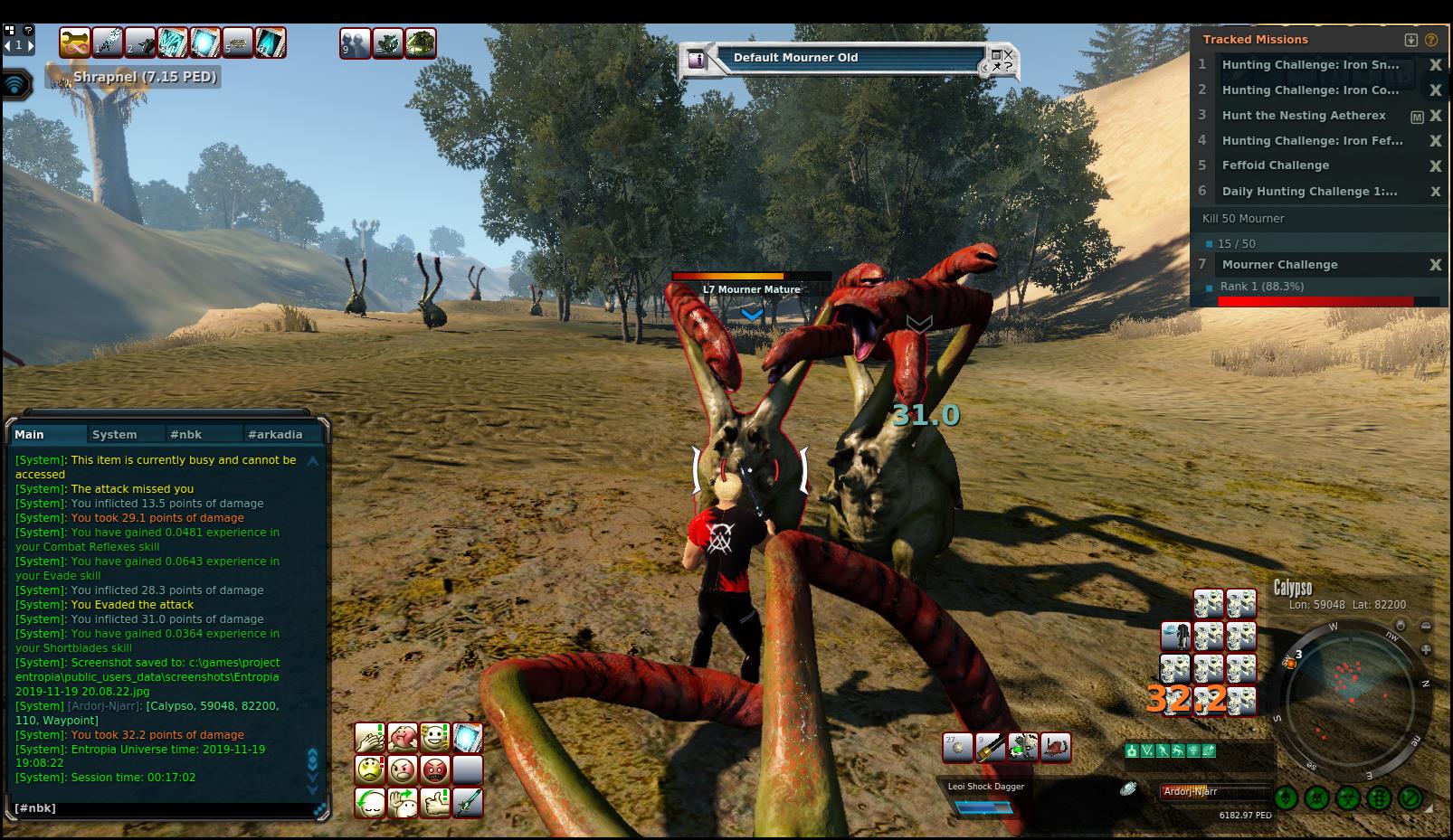Untrack the Feffoid Challenge mission

[1435, 166]
